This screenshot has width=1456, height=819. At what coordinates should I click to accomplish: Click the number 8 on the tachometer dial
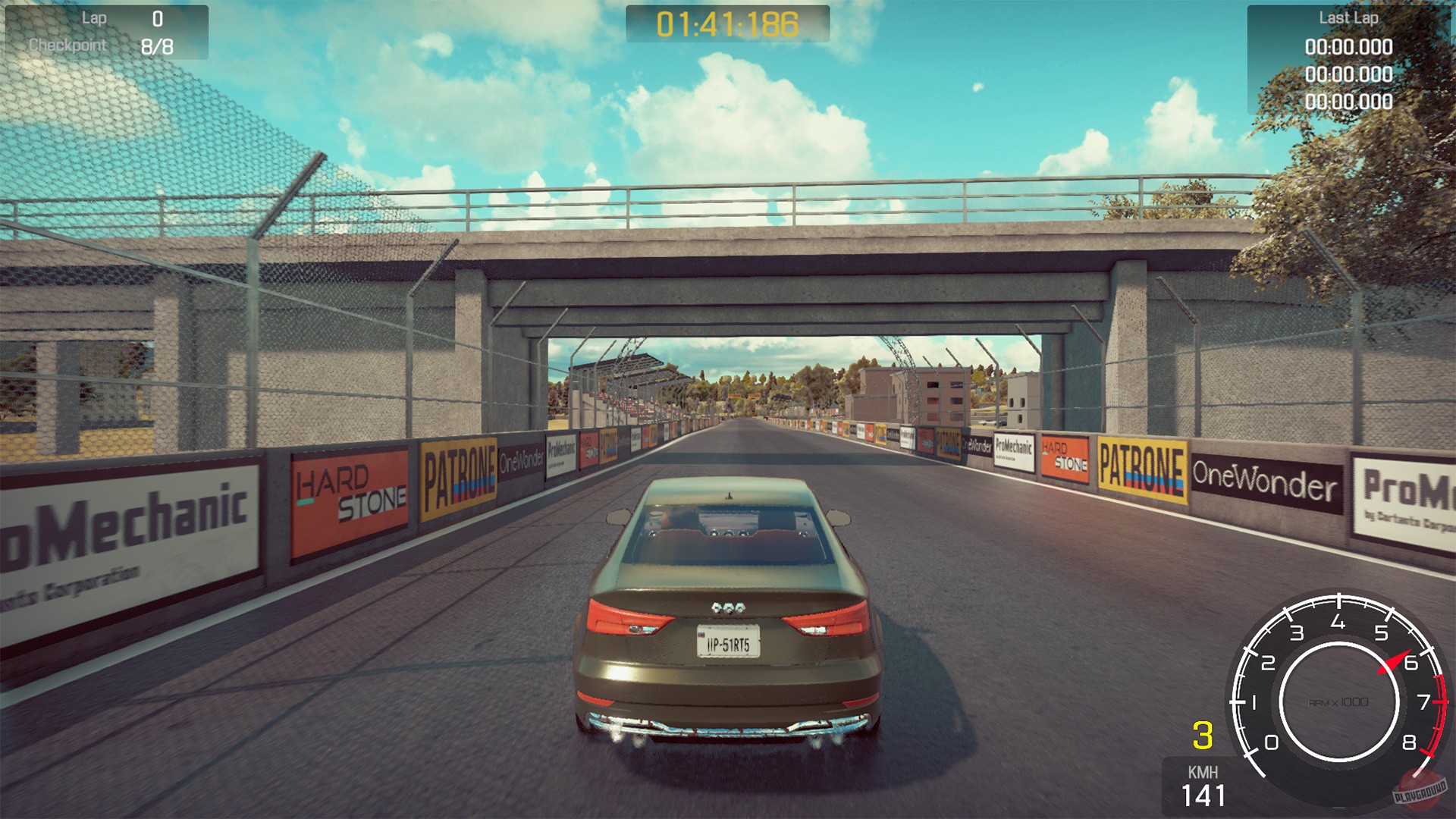(1409, 742)
